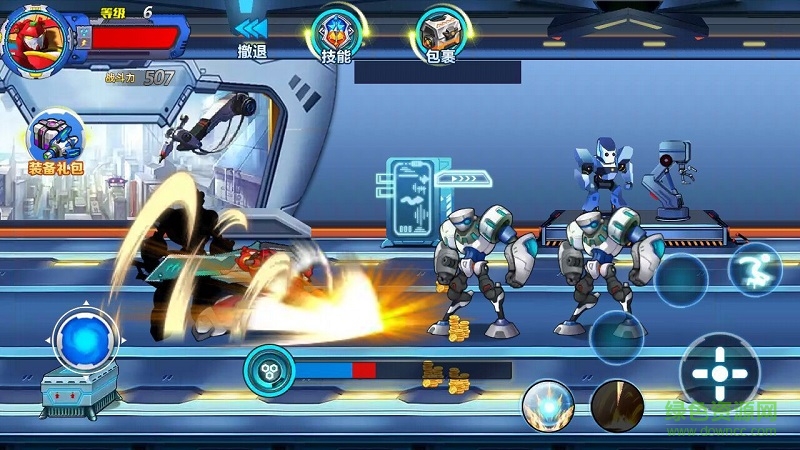The height and width of the screenshot is (450, 800).
Task: Use the brown slash skill icon
Action: [617, 406]
